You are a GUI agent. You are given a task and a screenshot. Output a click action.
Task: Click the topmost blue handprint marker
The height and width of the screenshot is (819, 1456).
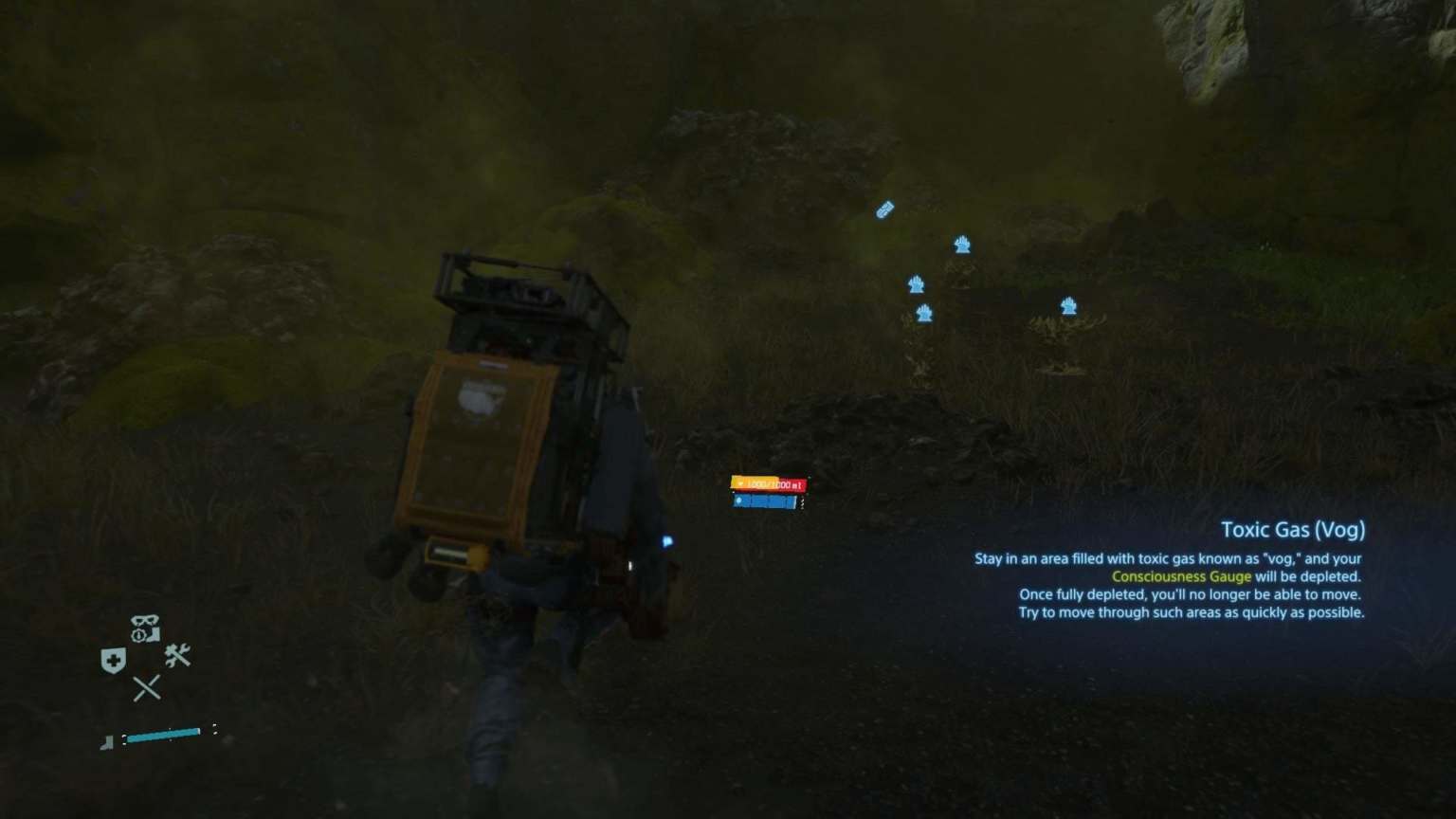coord(961,245)
